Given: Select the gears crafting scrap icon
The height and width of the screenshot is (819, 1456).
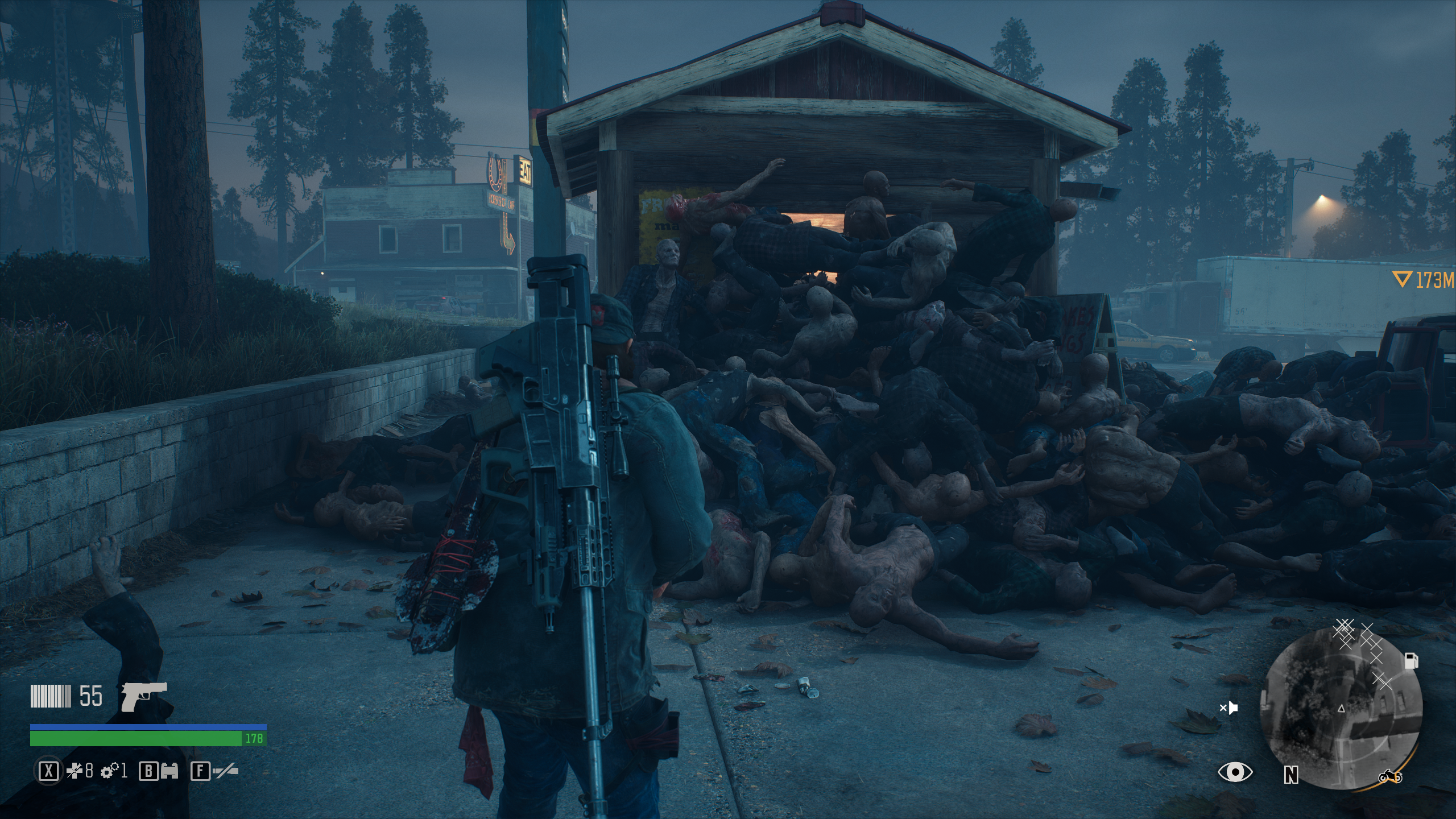Looking at the screenshot, I should coord(109,772).
